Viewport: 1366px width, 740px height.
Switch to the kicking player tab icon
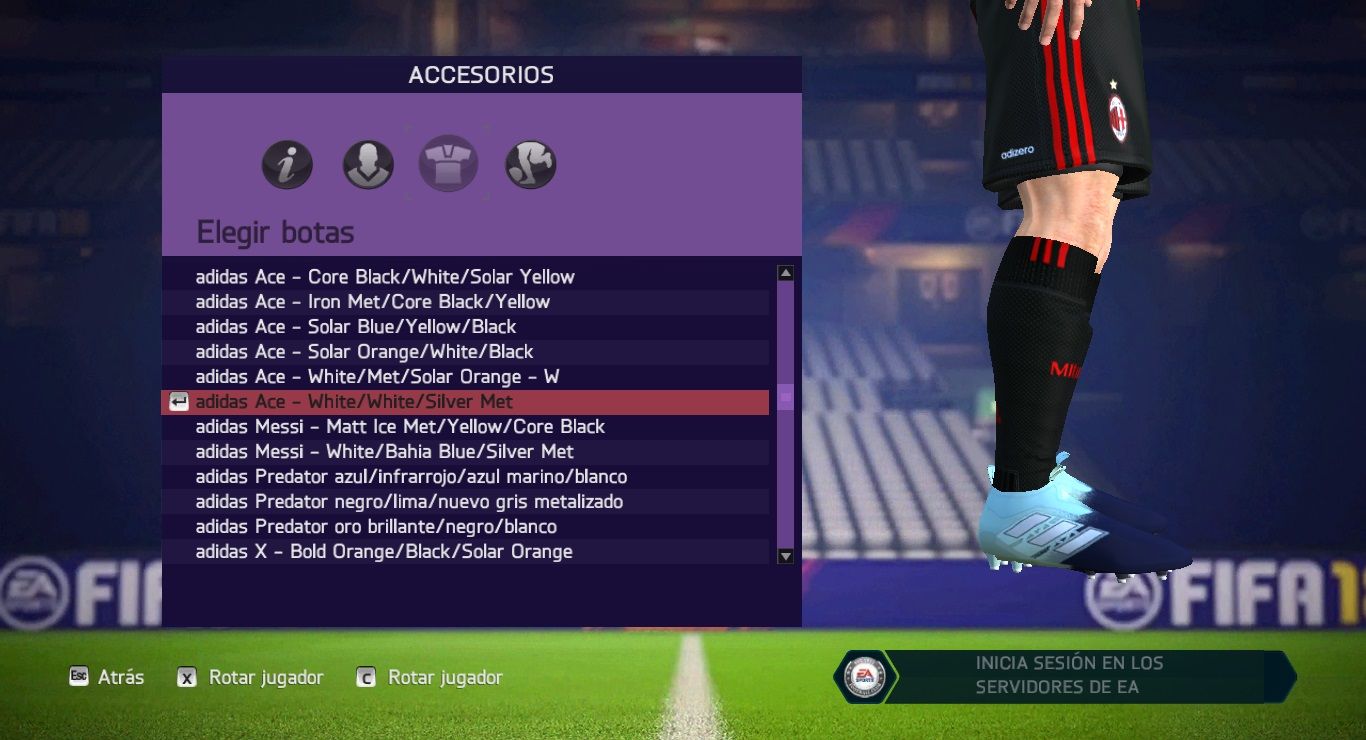coord(531,165)
